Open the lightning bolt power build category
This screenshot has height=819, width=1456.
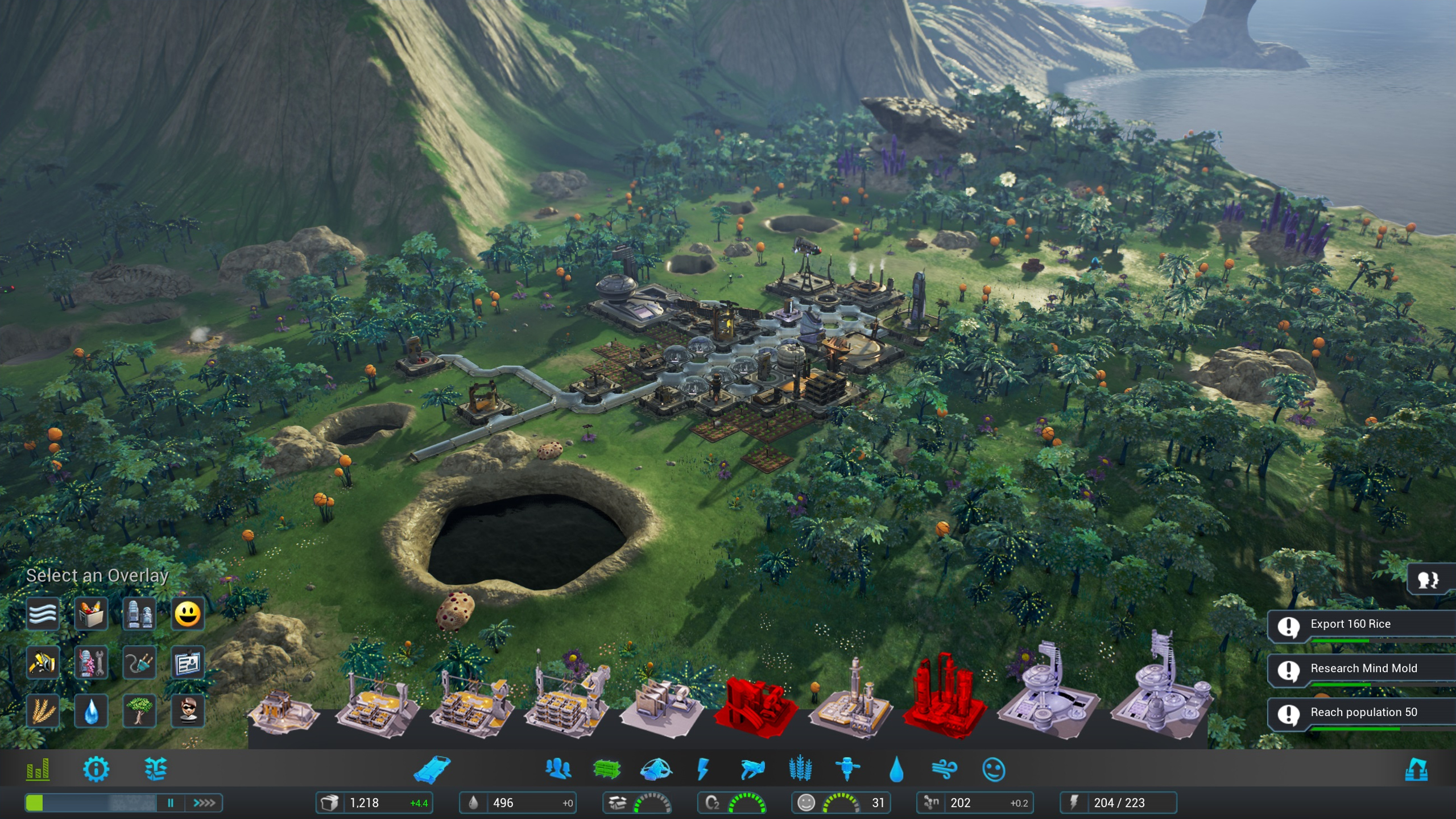pos(703,770)
